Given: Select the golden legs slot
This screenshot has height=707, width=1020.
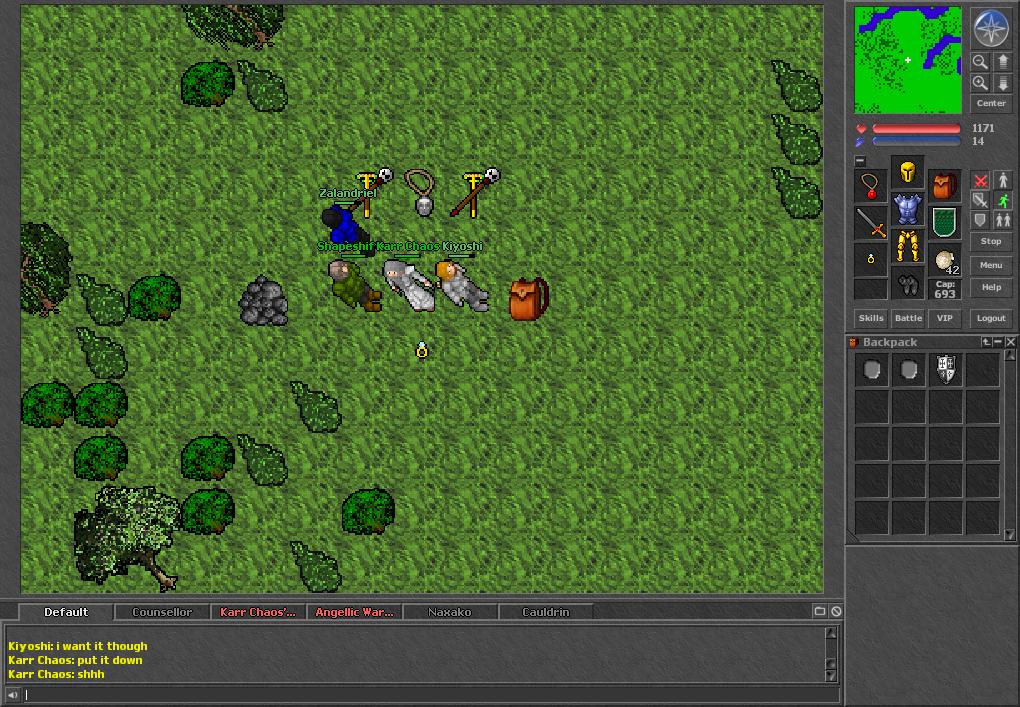Looking at the screenshot, I should click(908, 246).
